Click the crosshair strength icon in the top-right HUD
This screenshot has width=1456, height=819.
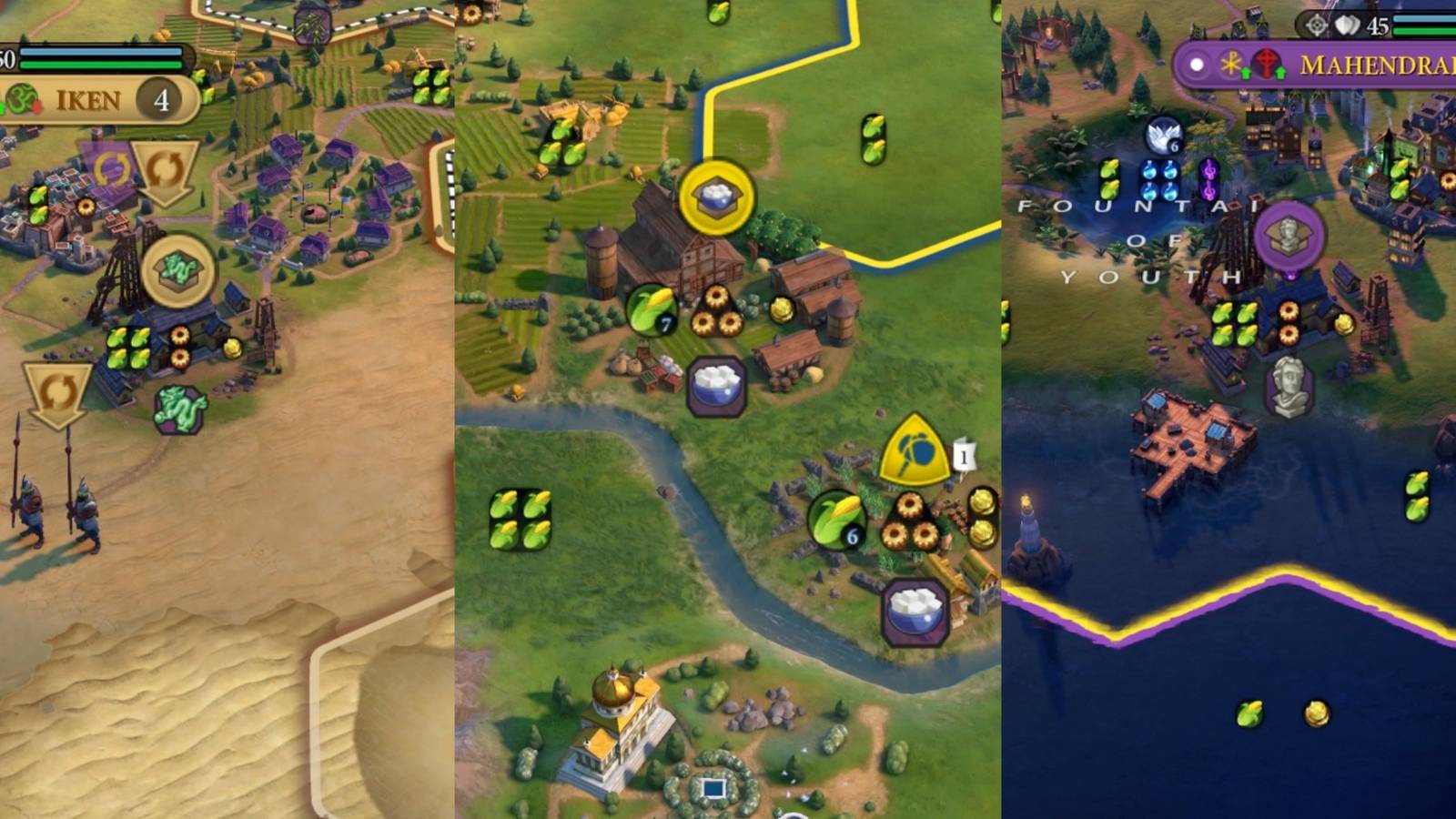pos(1316,25)
